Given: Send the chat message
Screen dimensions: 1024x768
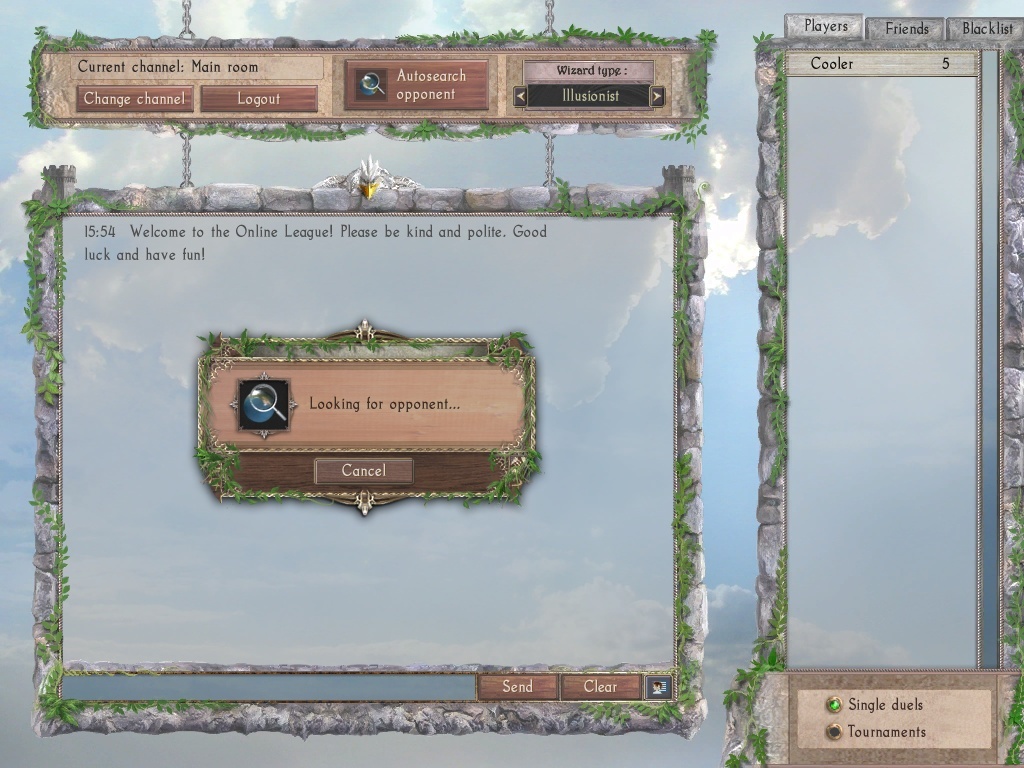Looking at the screenshot, I should click(517, 687).
